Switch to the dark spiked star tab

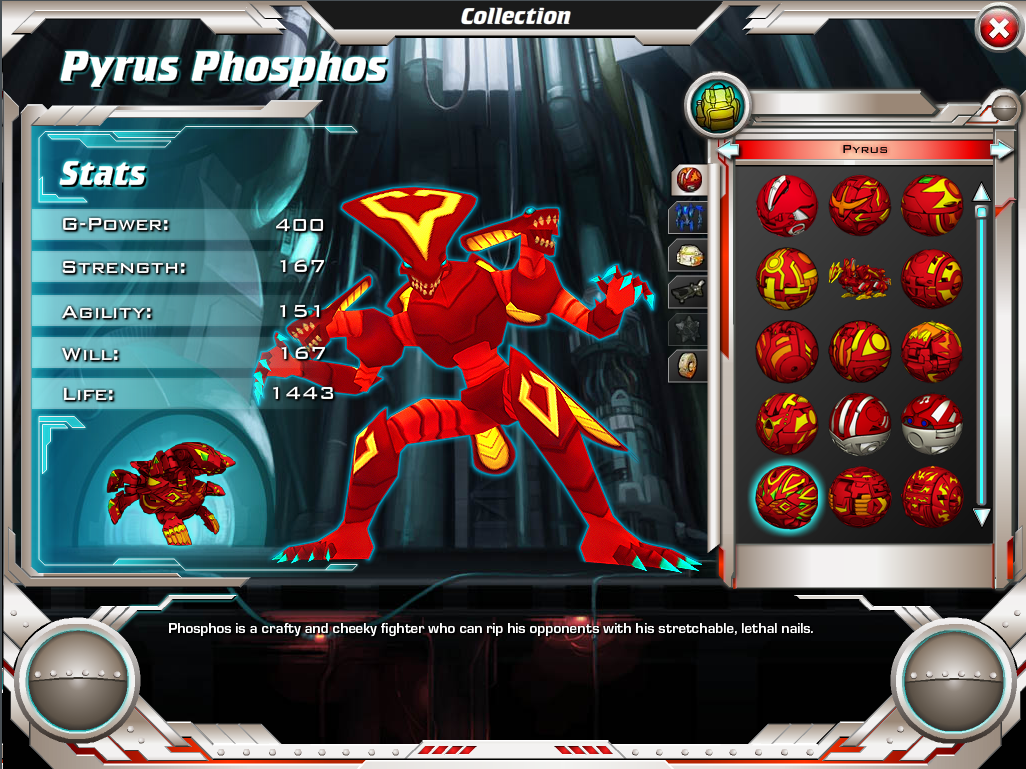point(689,329)
